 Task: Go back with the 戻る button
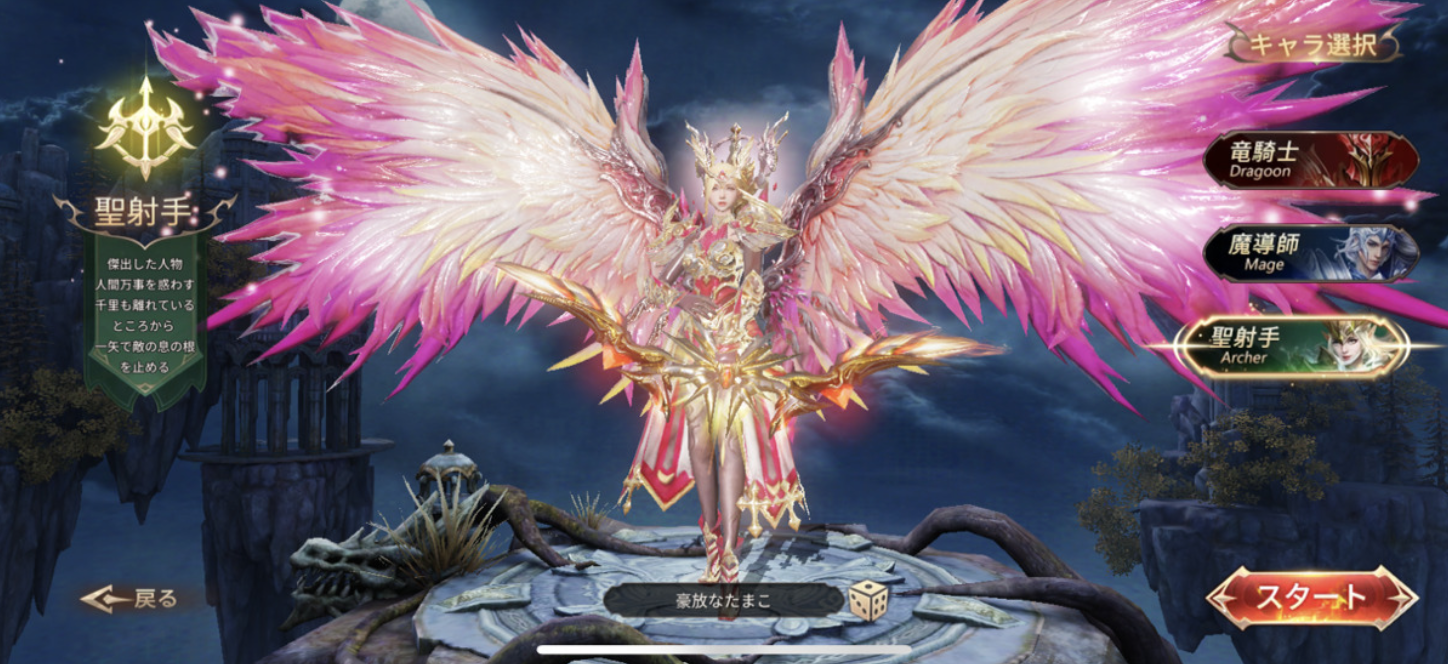point(132,599)
